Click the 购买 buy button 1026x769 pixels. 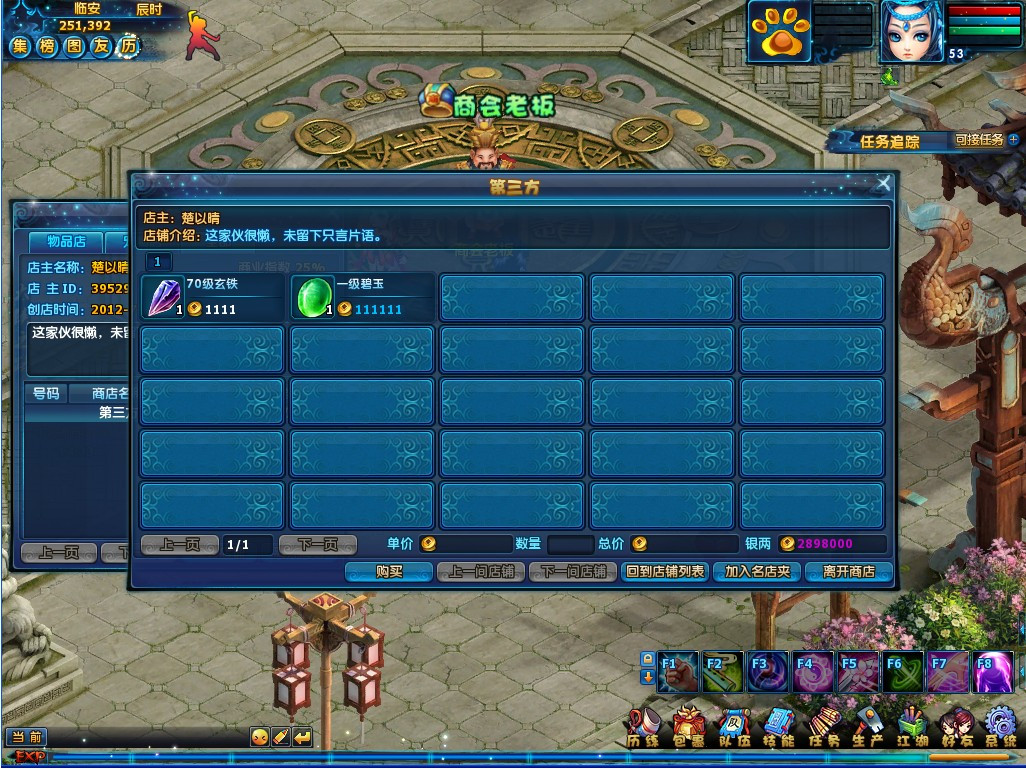[x=389, y=572]
